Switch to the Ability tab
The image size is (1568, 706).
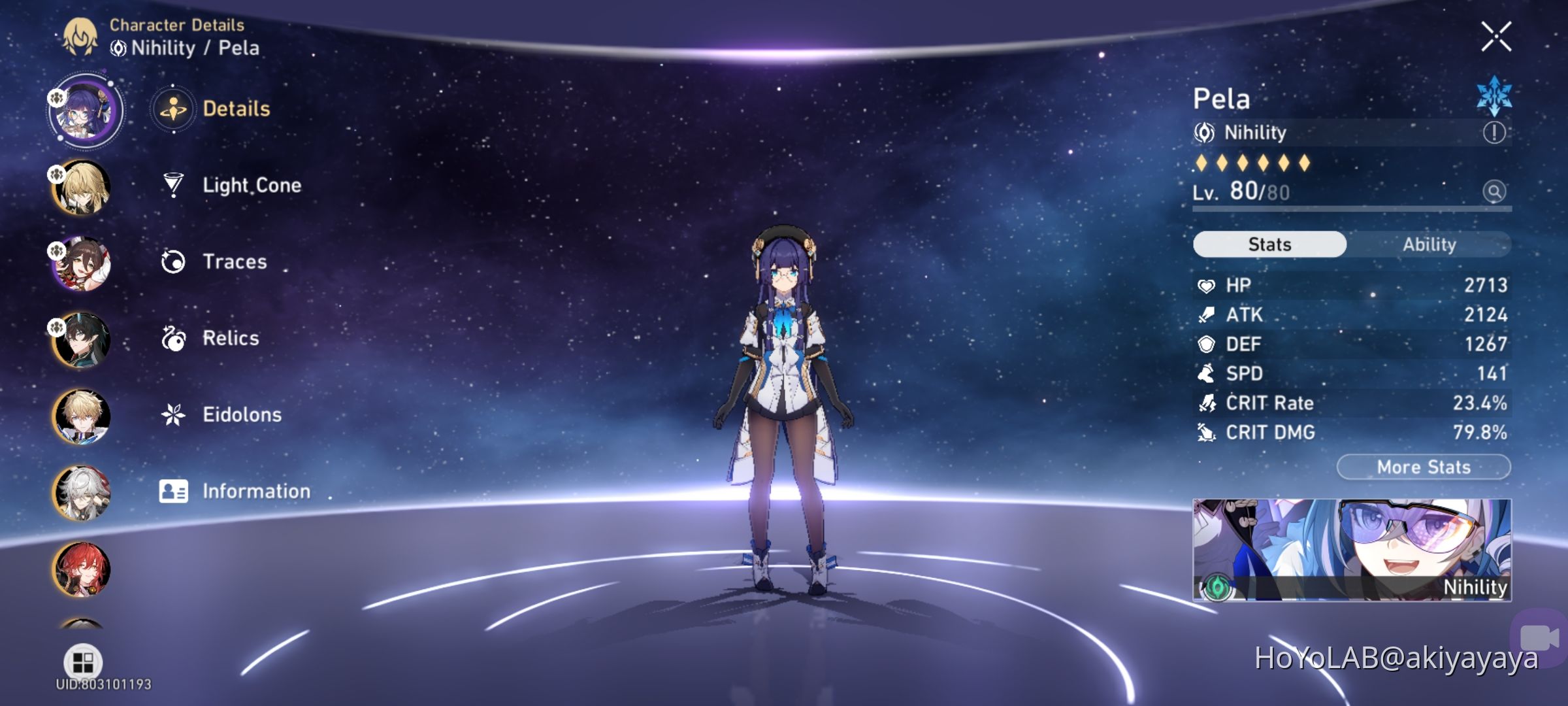[x=1431, y=244]
